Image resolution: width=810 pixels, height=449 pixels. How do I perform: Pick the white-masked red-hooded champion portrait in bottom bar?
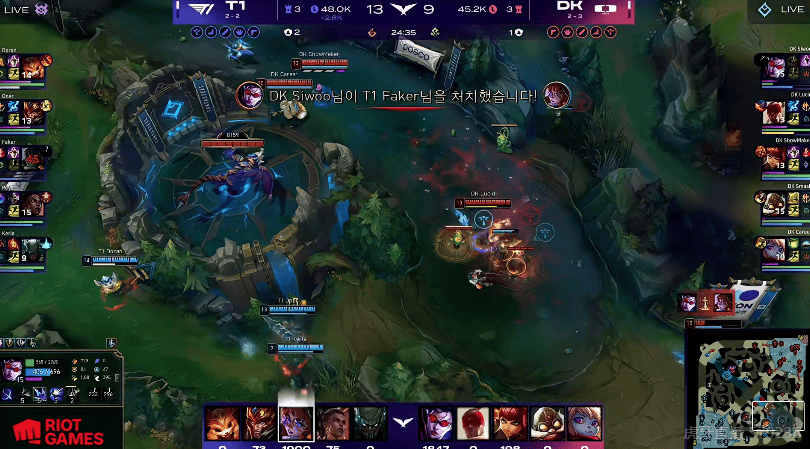click(473, 424)
